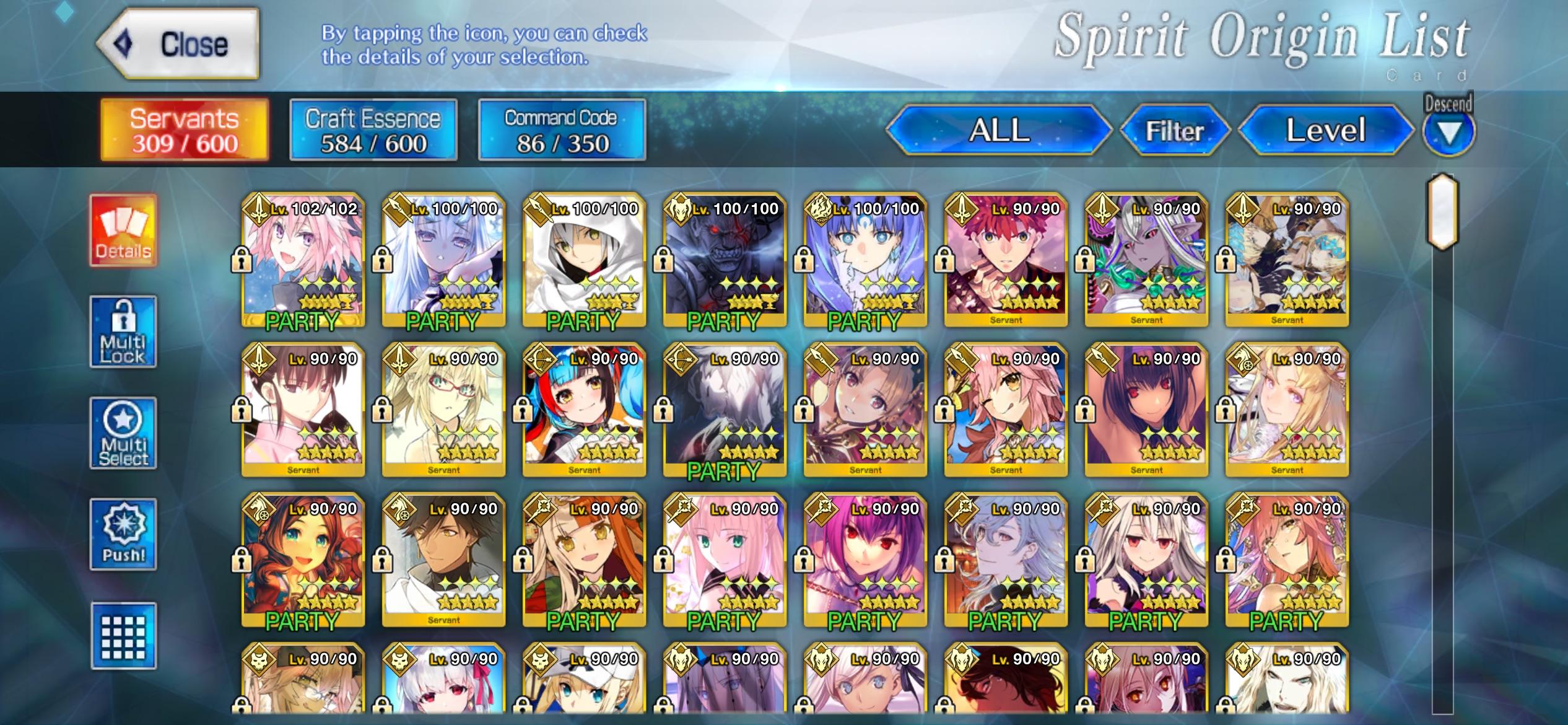
Task: Choose the Lv. 100 dark beast servant card
Action: [725, 260]
